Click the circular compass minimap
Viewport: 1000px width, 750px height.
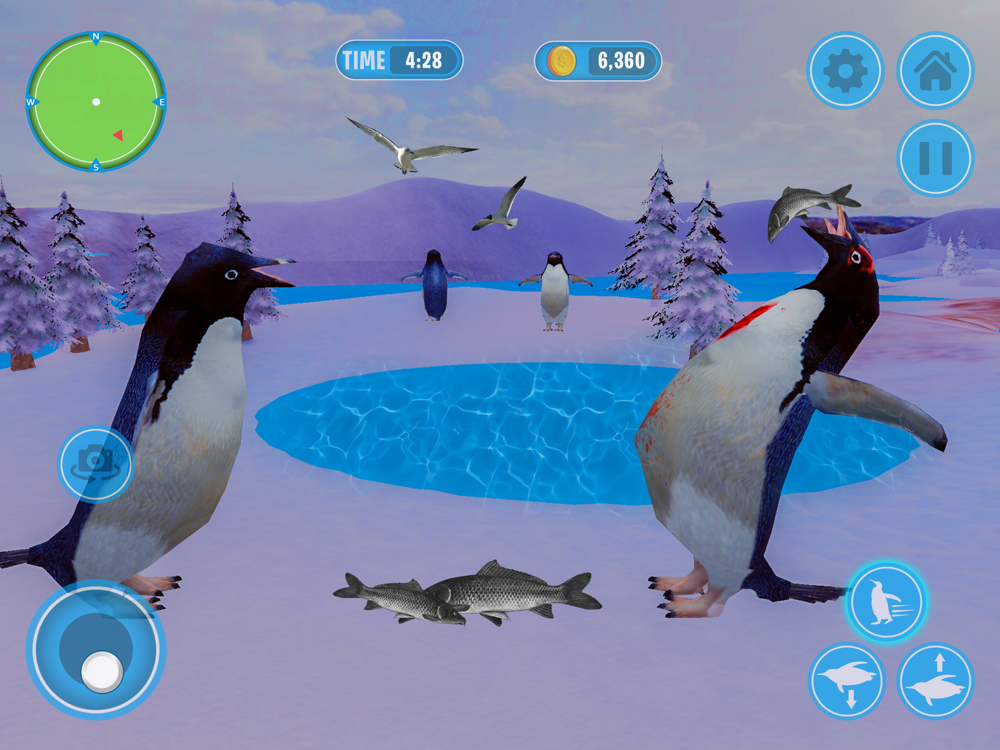96,102
